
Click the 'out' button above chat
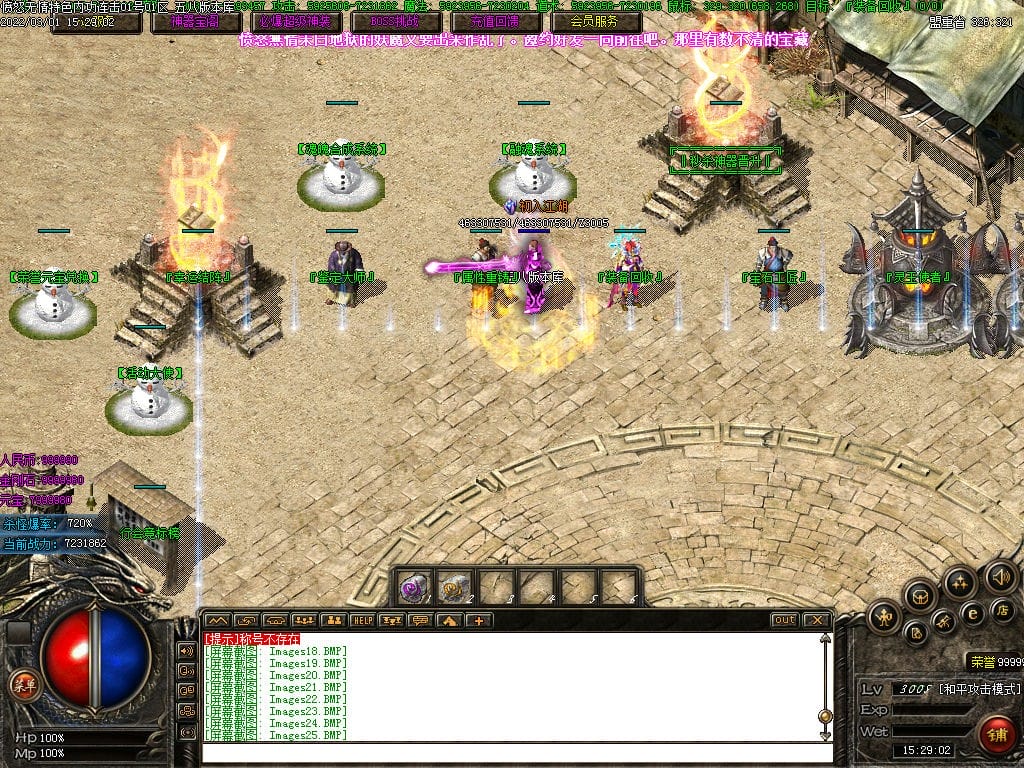(784, 620)
